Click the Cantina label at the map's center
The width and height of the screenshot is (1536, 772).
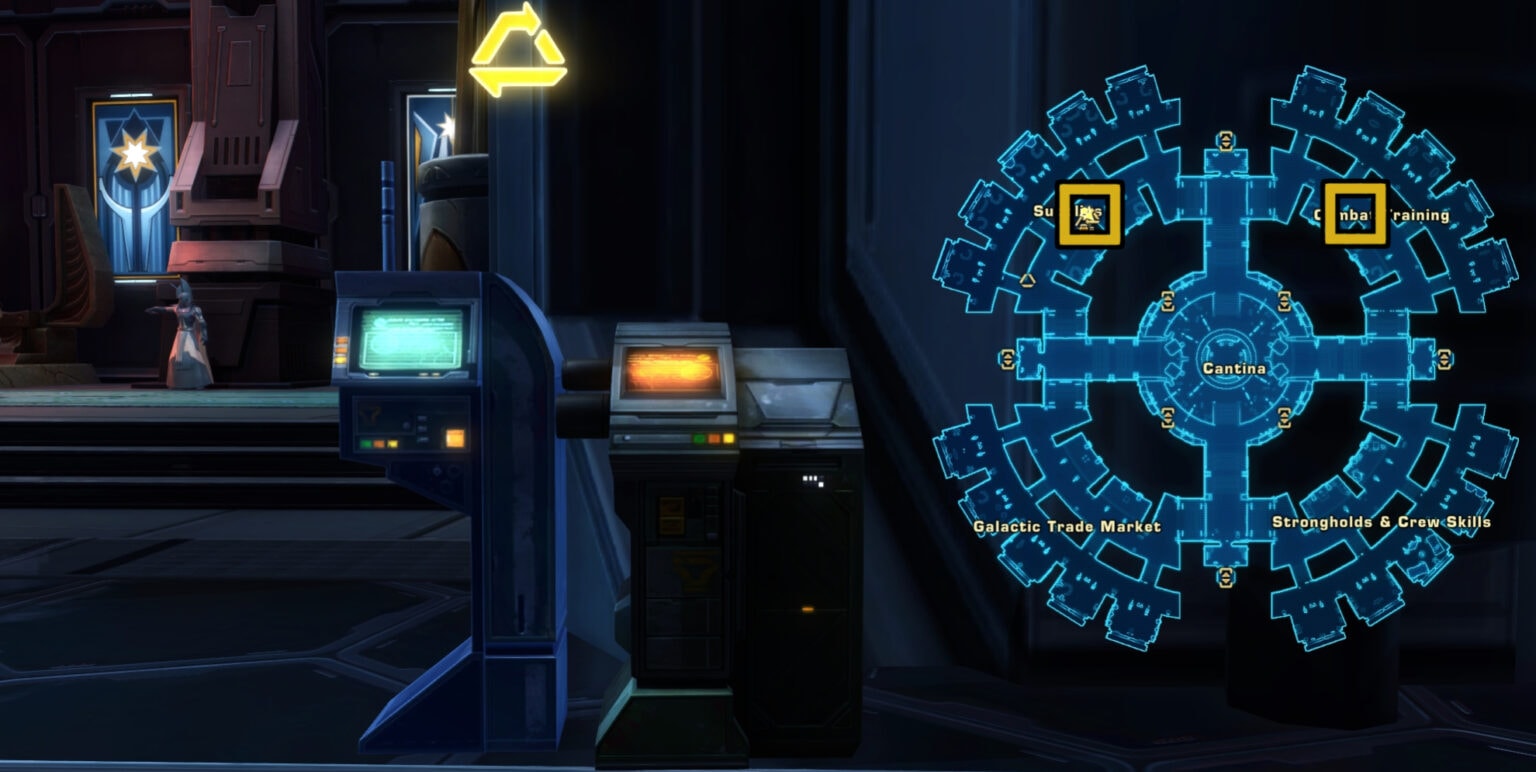[1235, 368]
